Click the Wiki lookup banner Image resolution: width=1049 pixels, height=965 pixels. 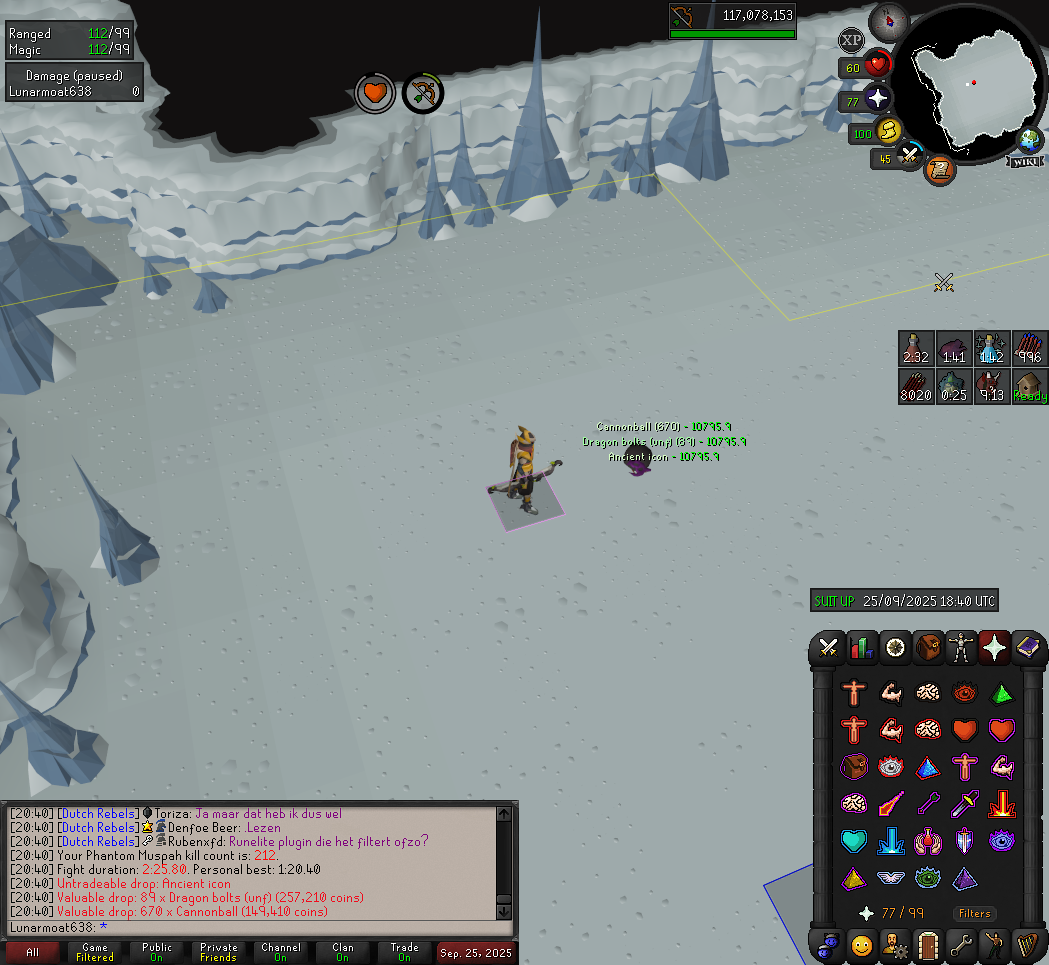tap(1028, 162)
